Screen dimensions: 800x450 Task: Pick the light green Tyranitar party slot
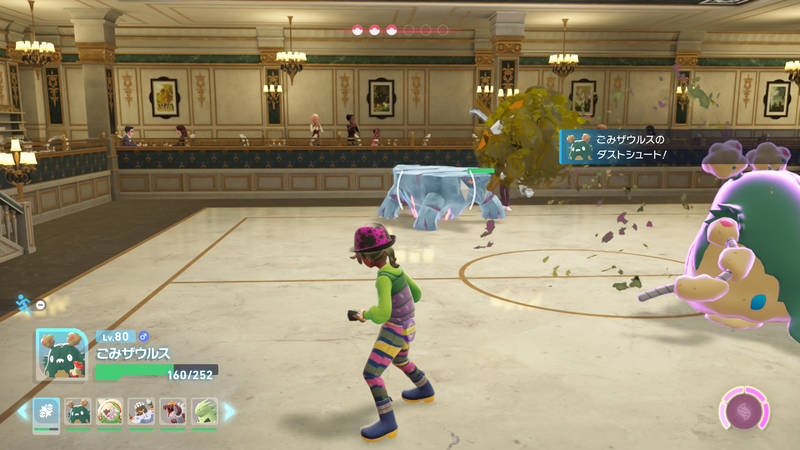[x=205, y=411]
